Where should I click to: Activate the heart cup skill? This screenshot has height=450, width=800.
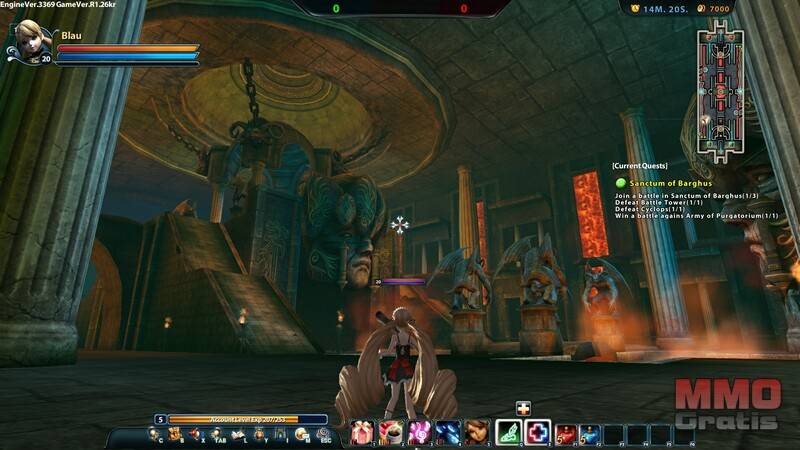point(390,432)
